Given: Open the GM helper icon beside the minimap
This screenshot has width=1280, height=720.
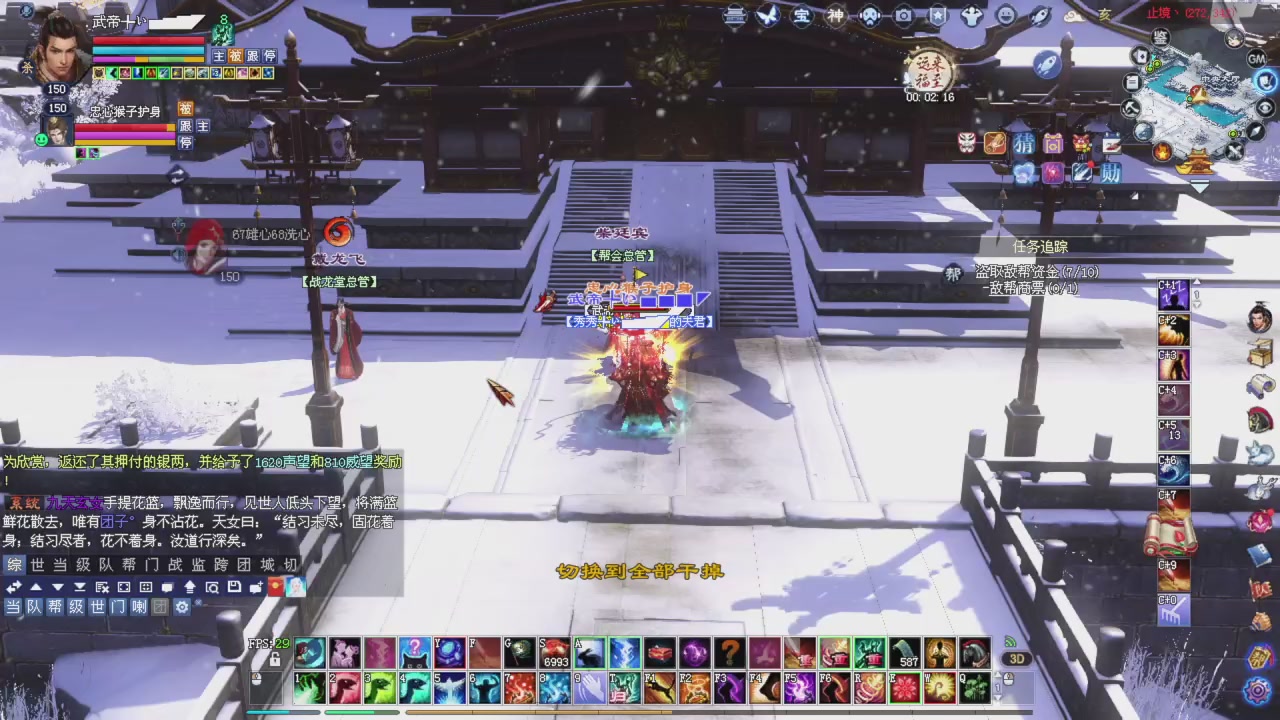Looking at the screenshot, I should point(1257,58).
